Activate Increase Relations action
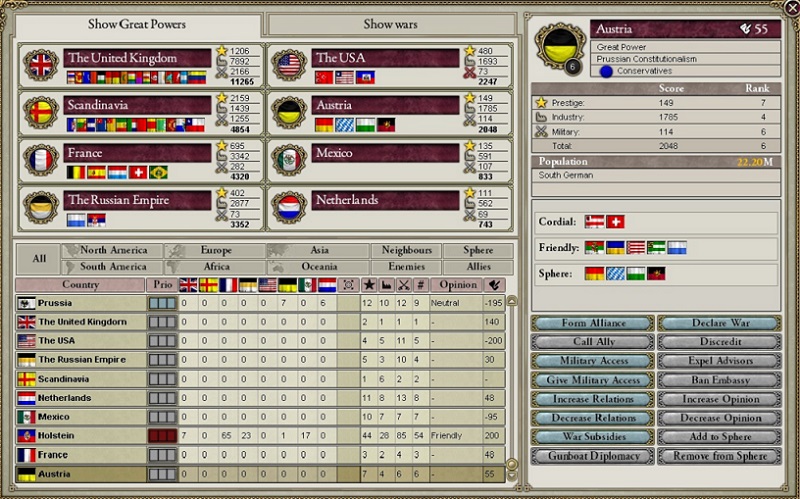The height and width of the screenshot is (499, 800). click(592, 399)
